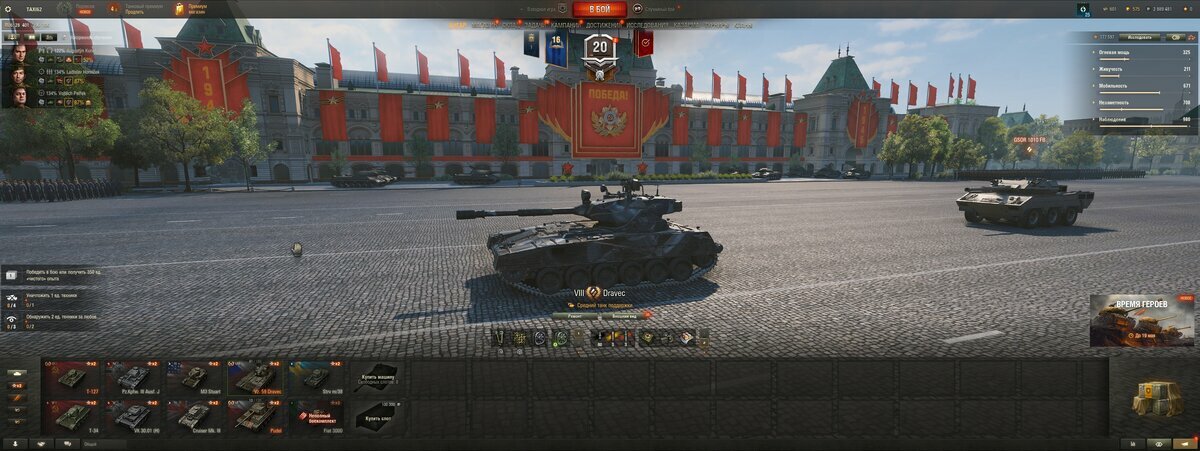Choose the T-34 tank in the carousel

(x=72, y=416)
